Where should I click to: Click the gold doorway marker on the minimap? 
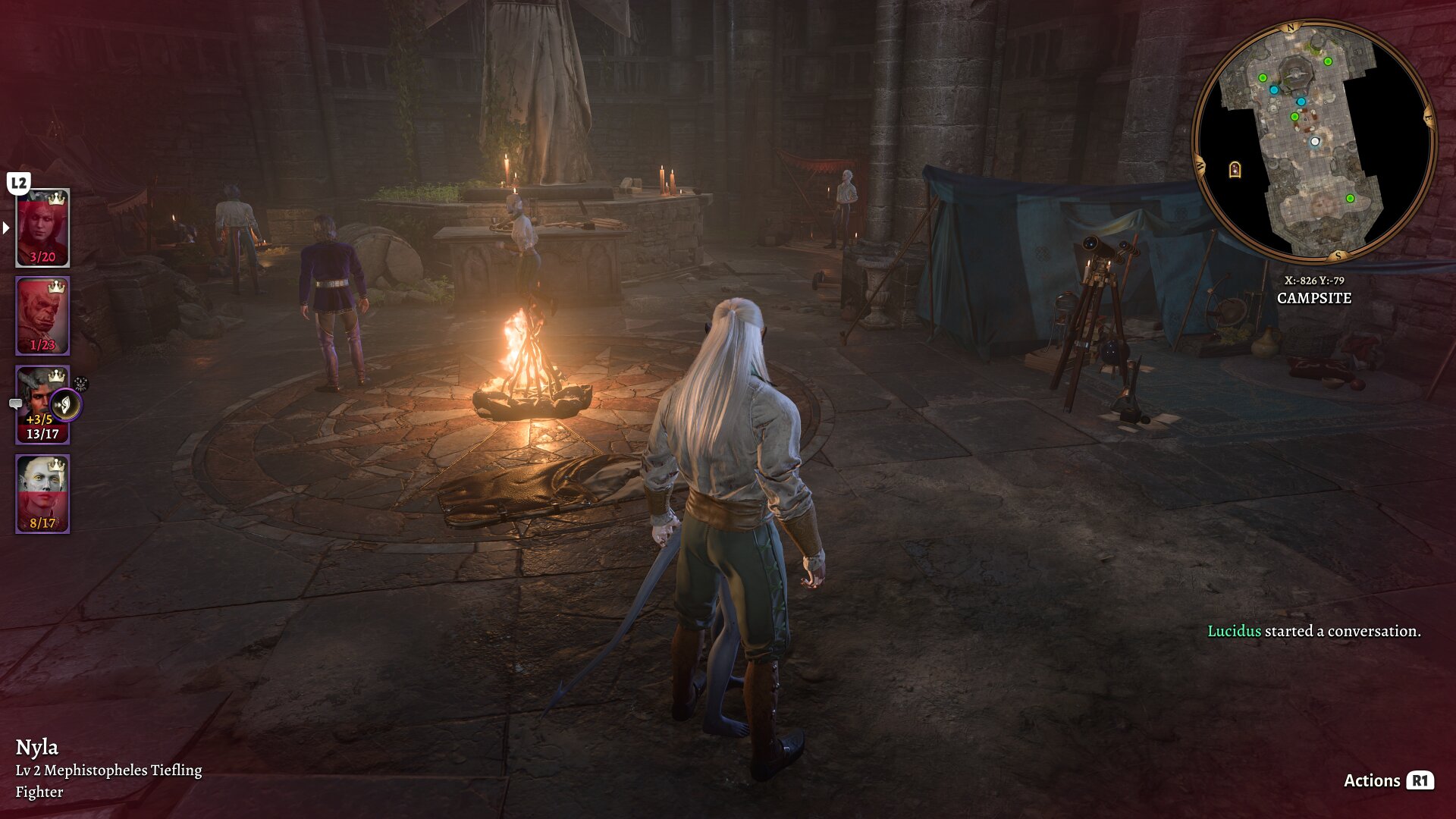[1235, 169]
